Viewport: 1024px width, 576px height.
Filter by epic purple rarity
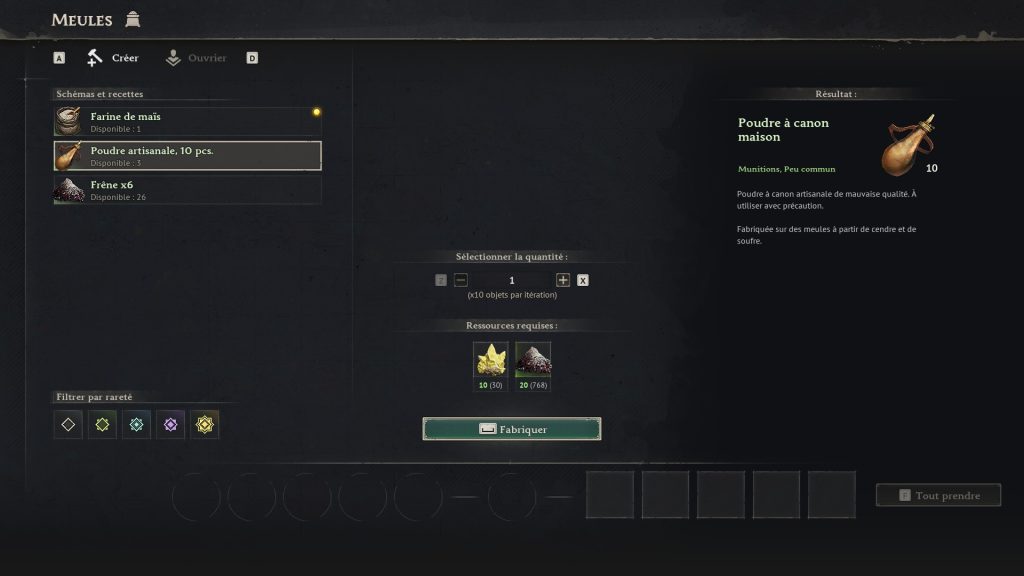click(170, 424)
